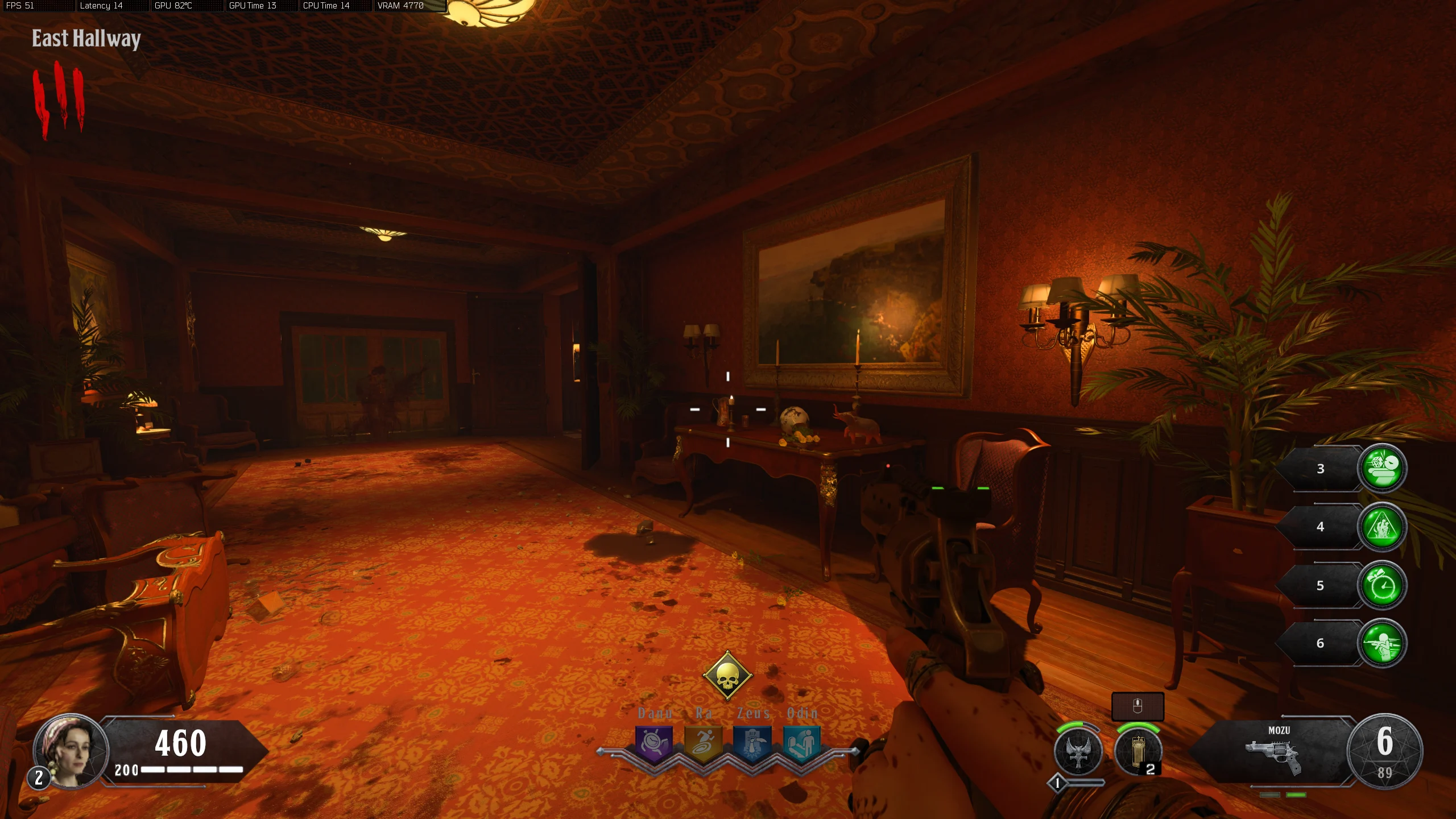
Task: Activate the dice and clock elixir in slot 3
Action: (x=1381, y=468)
